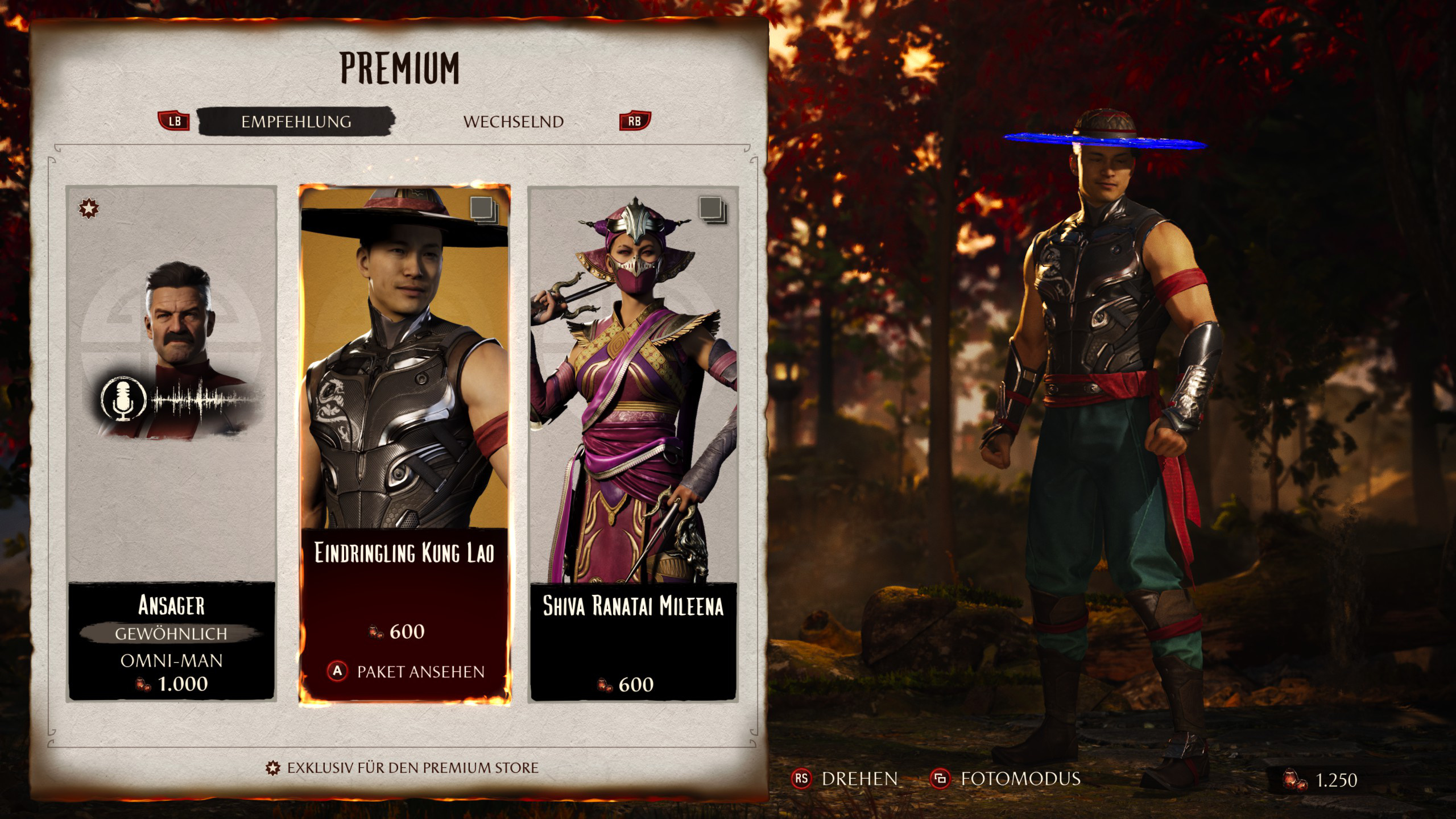
Task: Select the Omni-Man Ansager card
Action: (x=171, y=444)
